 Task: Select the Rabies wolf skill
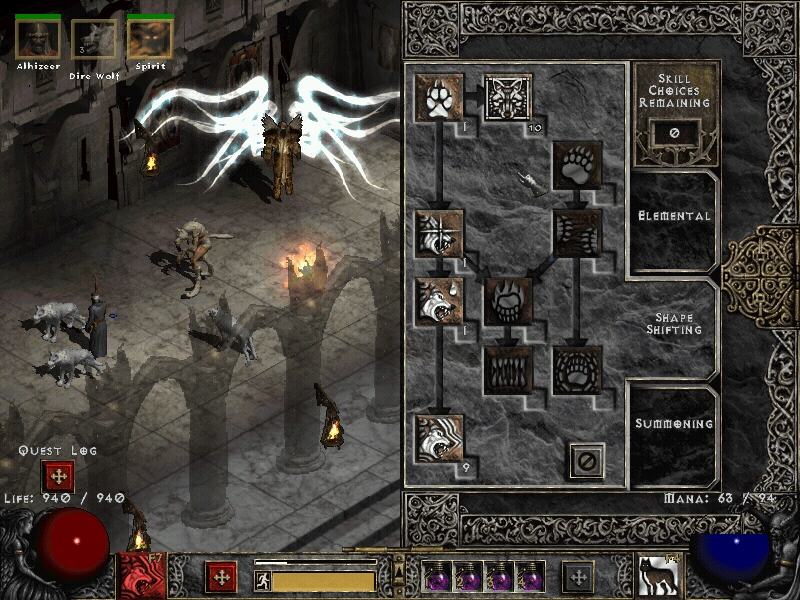[439, 302]
